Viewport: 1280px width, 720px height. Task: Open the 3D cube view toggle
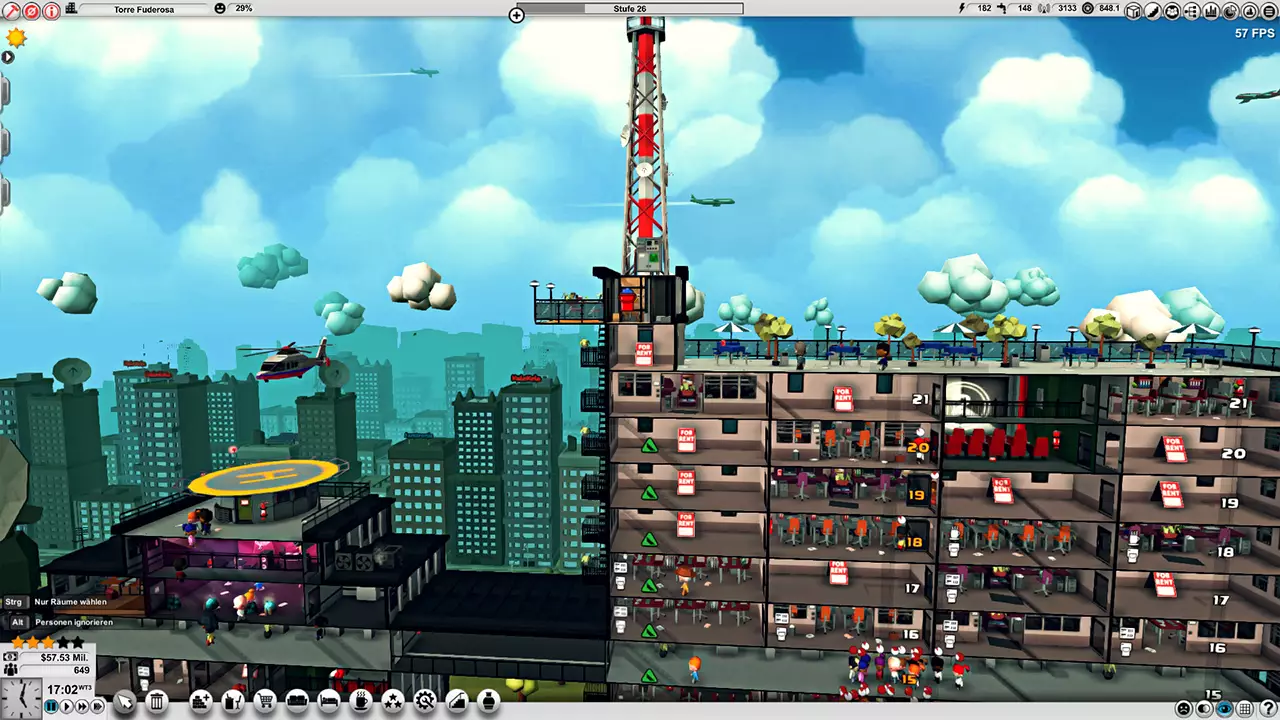(x=1132, y=11)
